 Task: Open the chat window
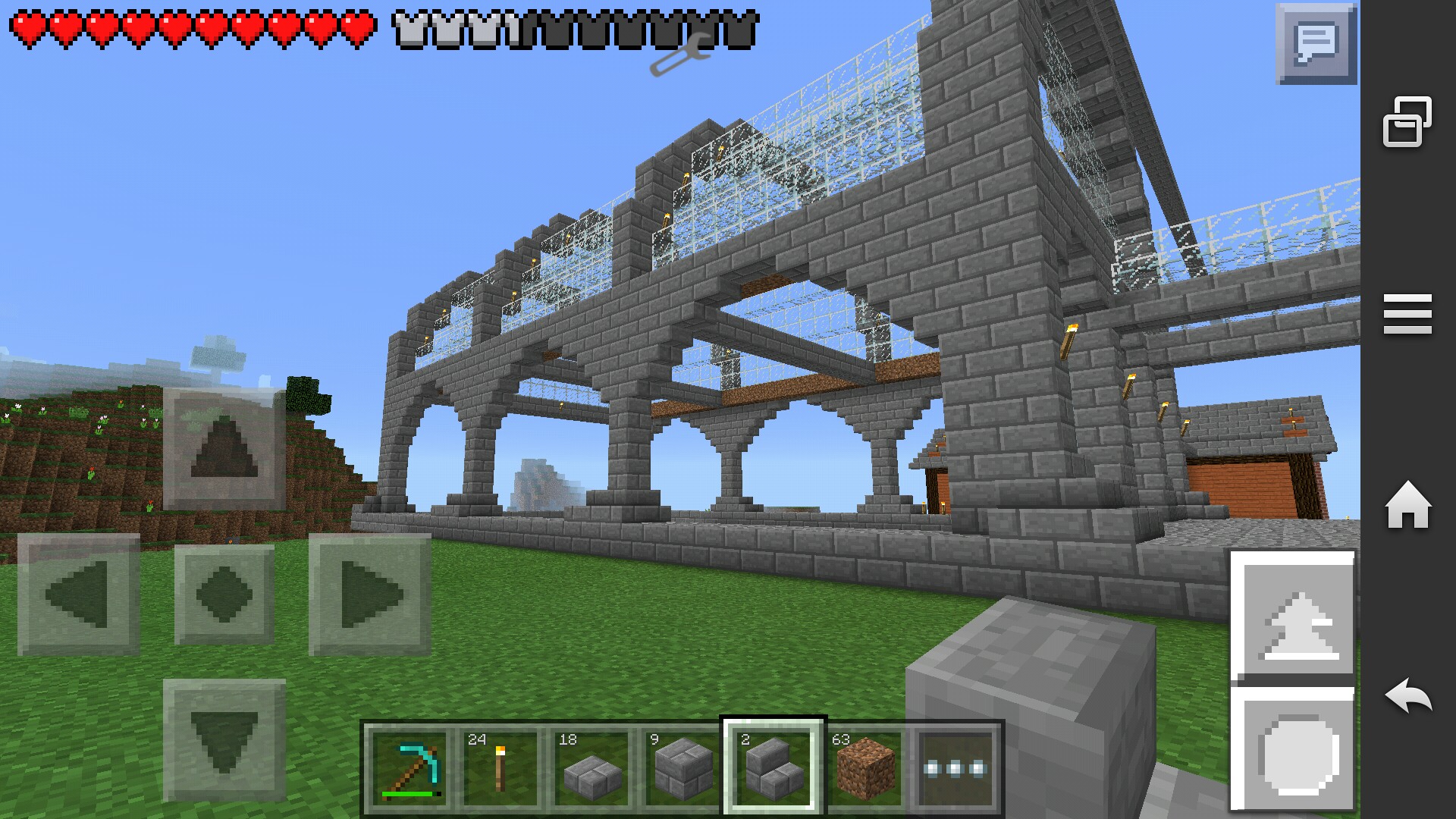point(1316,43)
